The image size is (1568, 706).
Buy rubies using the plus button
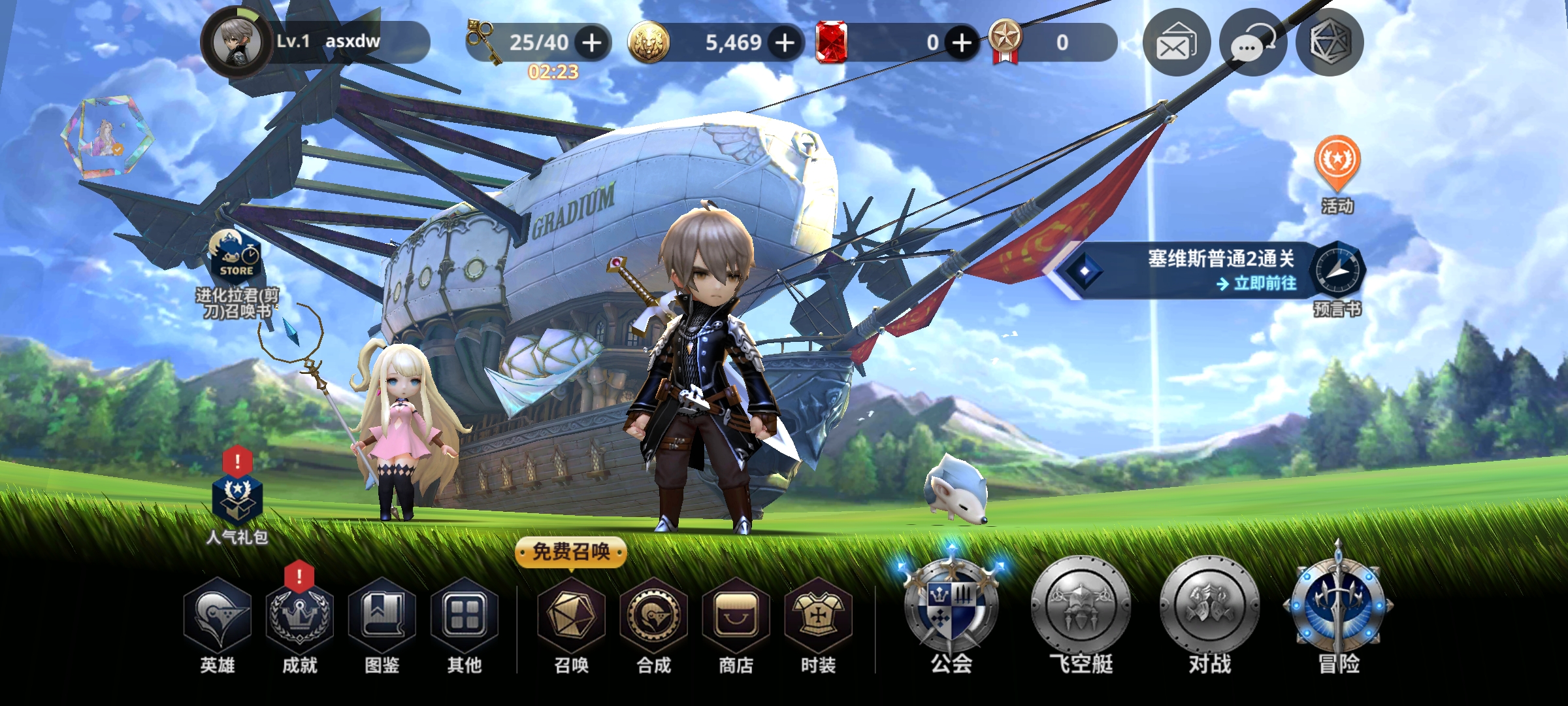pyautogui.click(x=961, y=43)
